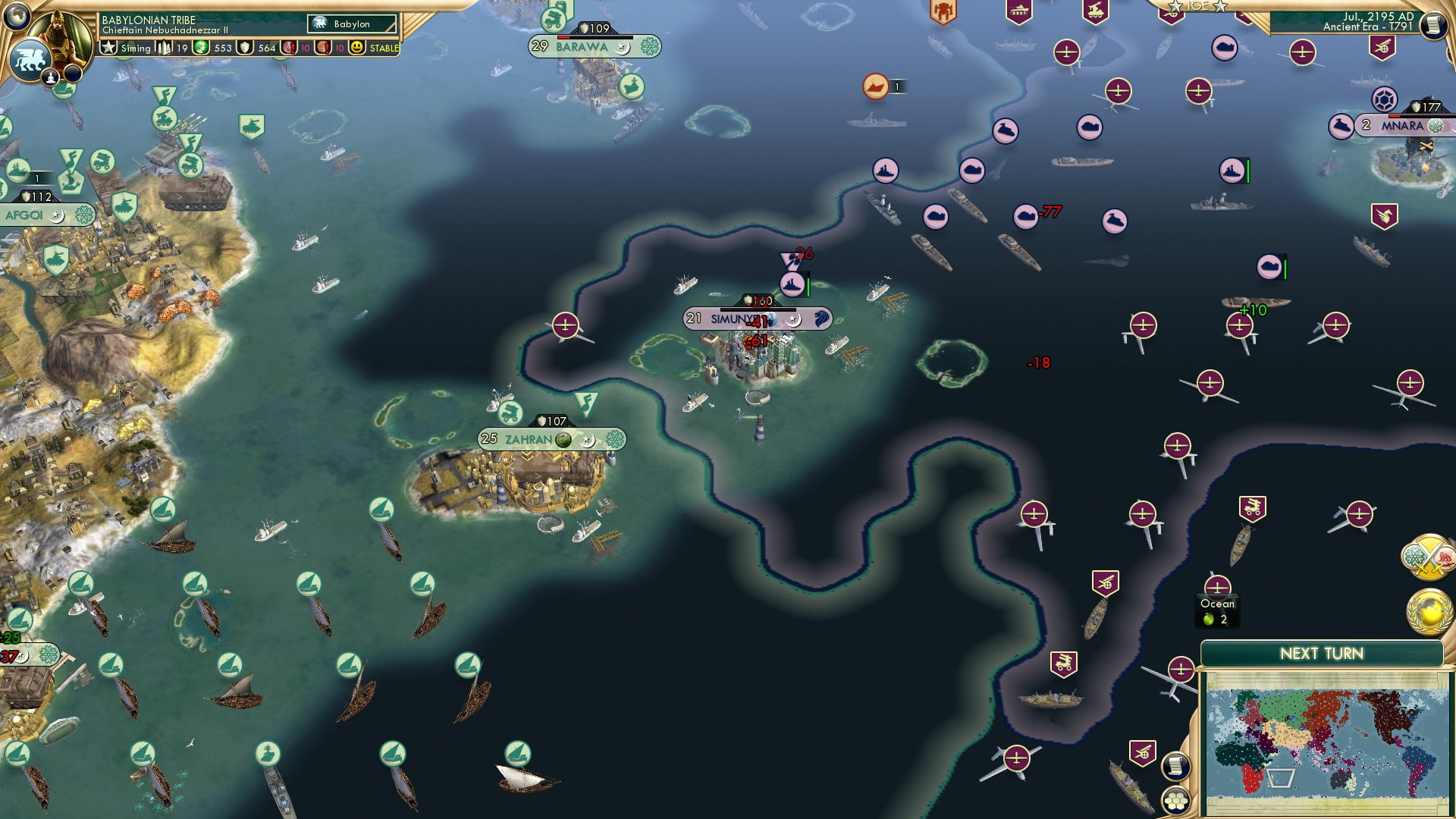Image resolution: width=1456 pixels, height=819 pixels.
Task: Select the hexagon strategic view icon
Action: tap(1175, 801)
